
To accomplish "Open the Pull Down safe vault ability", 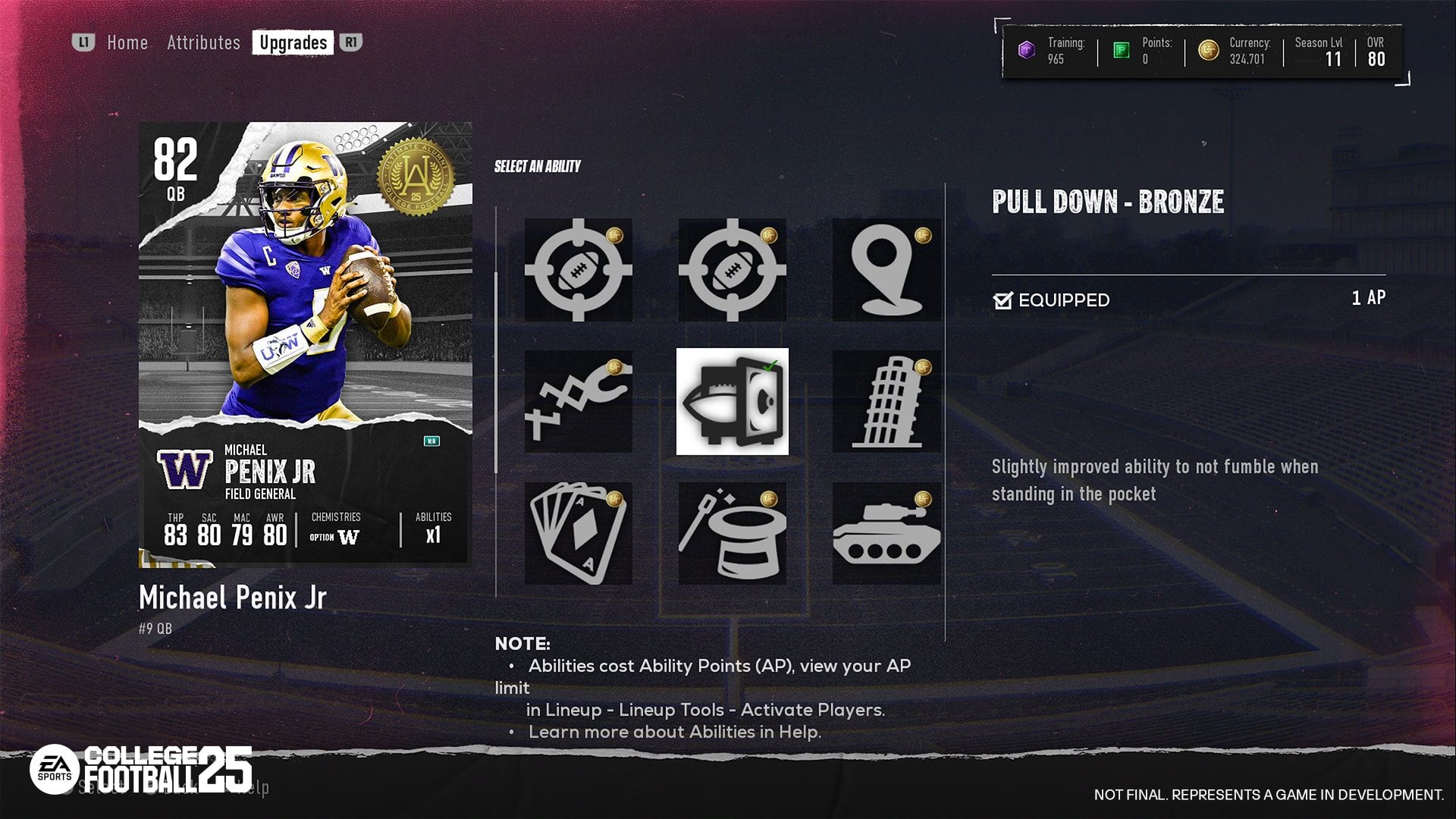I will (732, 402).
